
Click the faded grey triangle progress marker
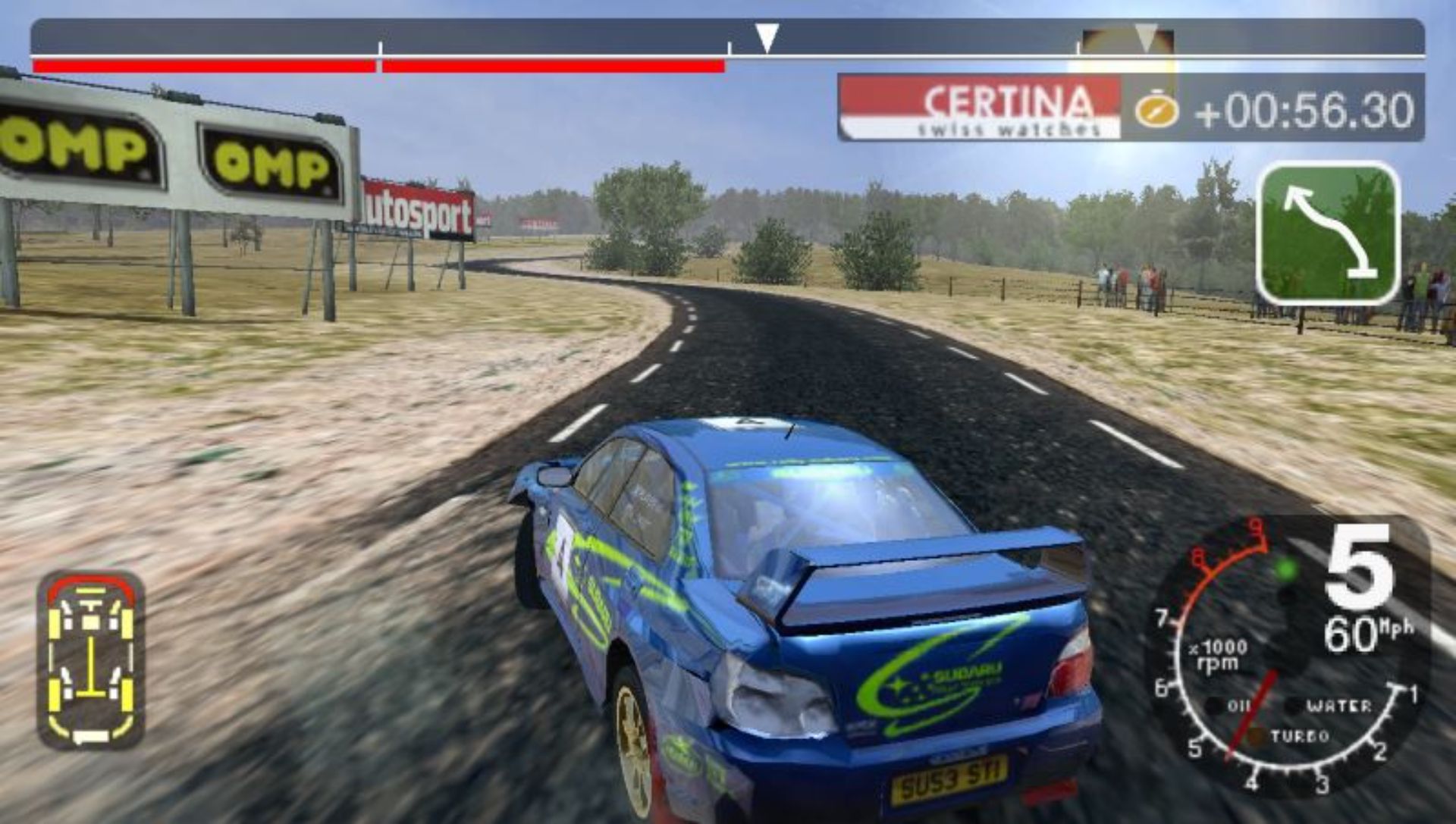[x=1145, y=37]
